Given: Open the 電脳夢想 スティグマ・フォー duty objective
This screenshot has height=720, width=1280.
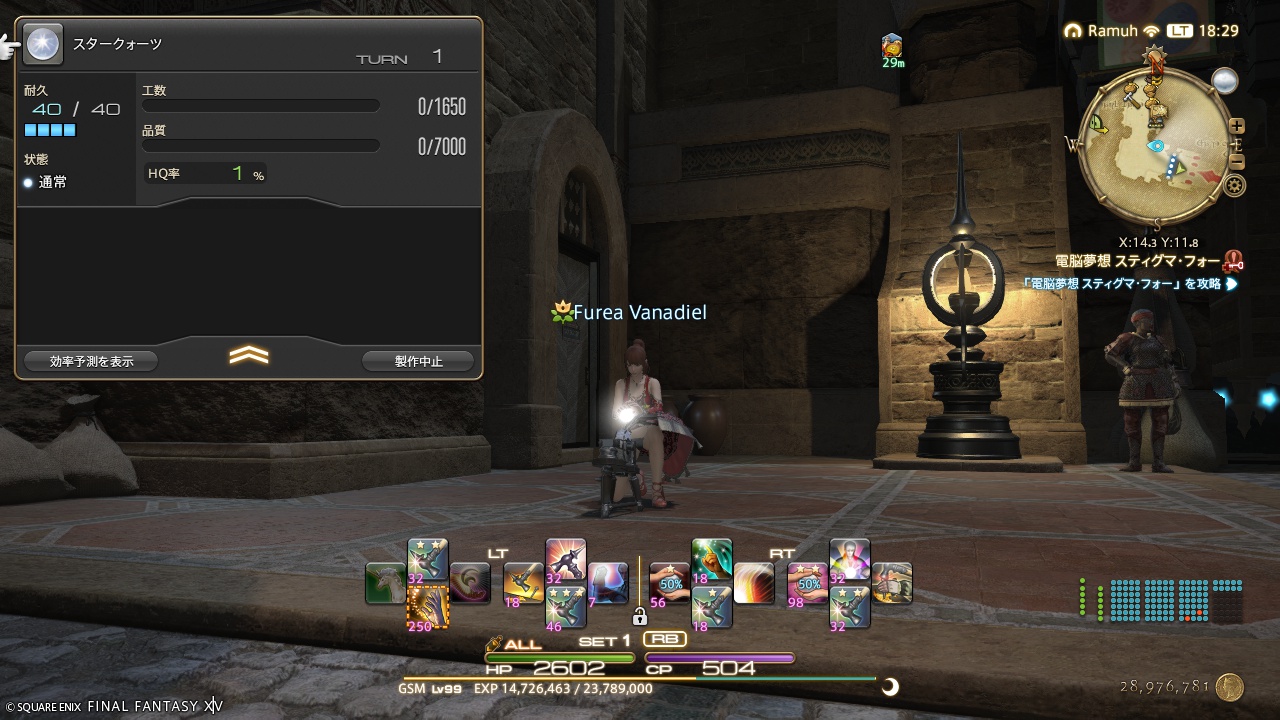Looking at the screenshot, I should click(1138, 262).
